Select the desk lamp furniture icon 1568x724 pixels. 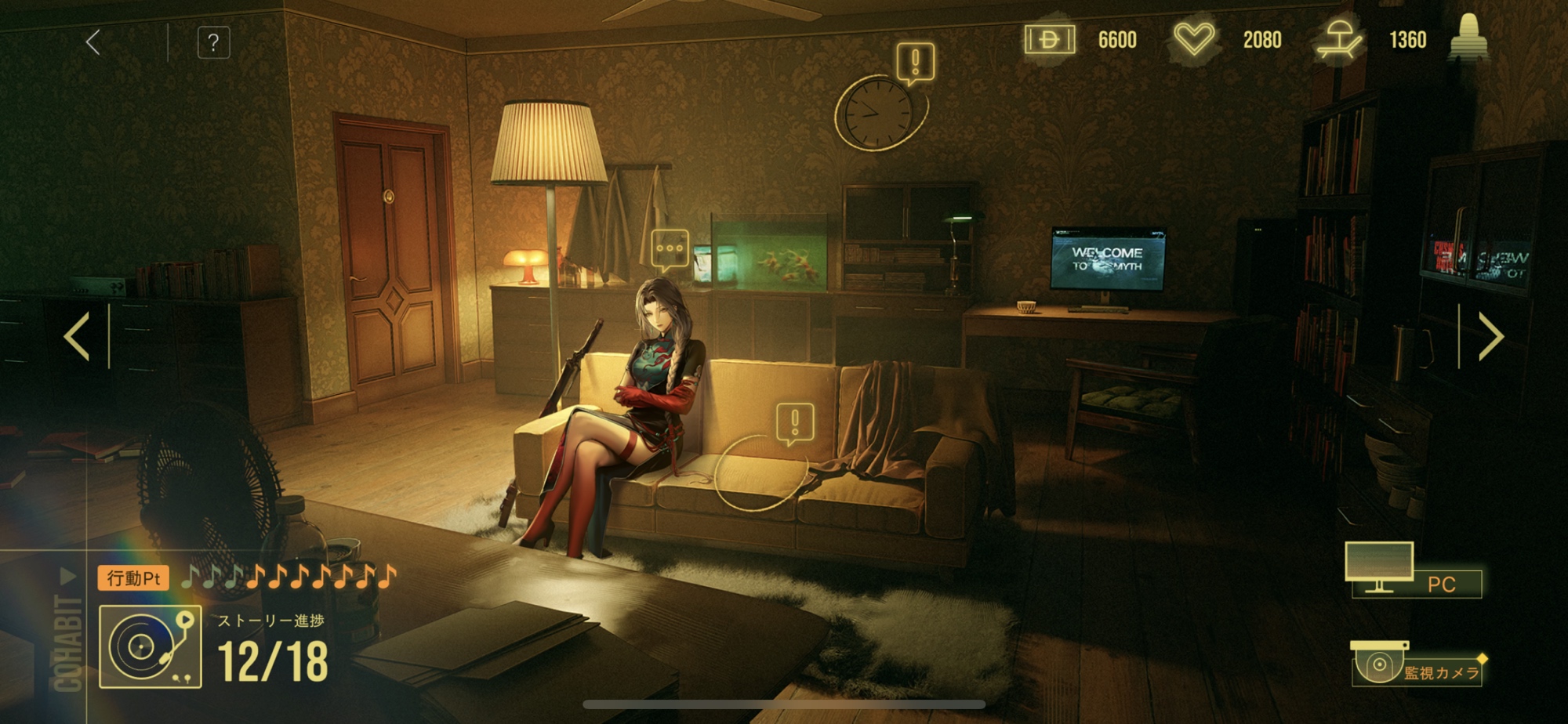click(1339, 39)
